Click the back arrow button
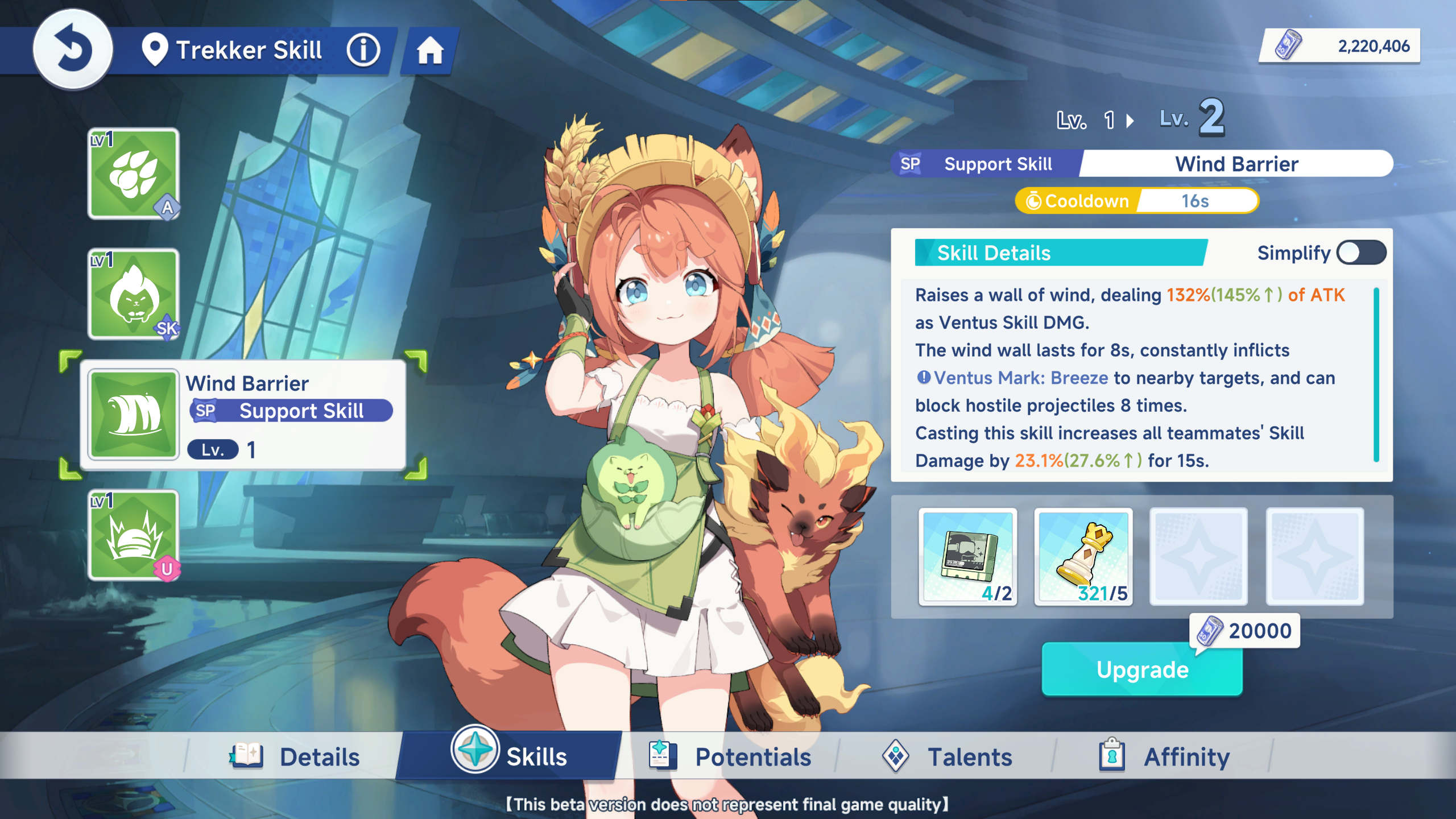 (x=73, y=49)
